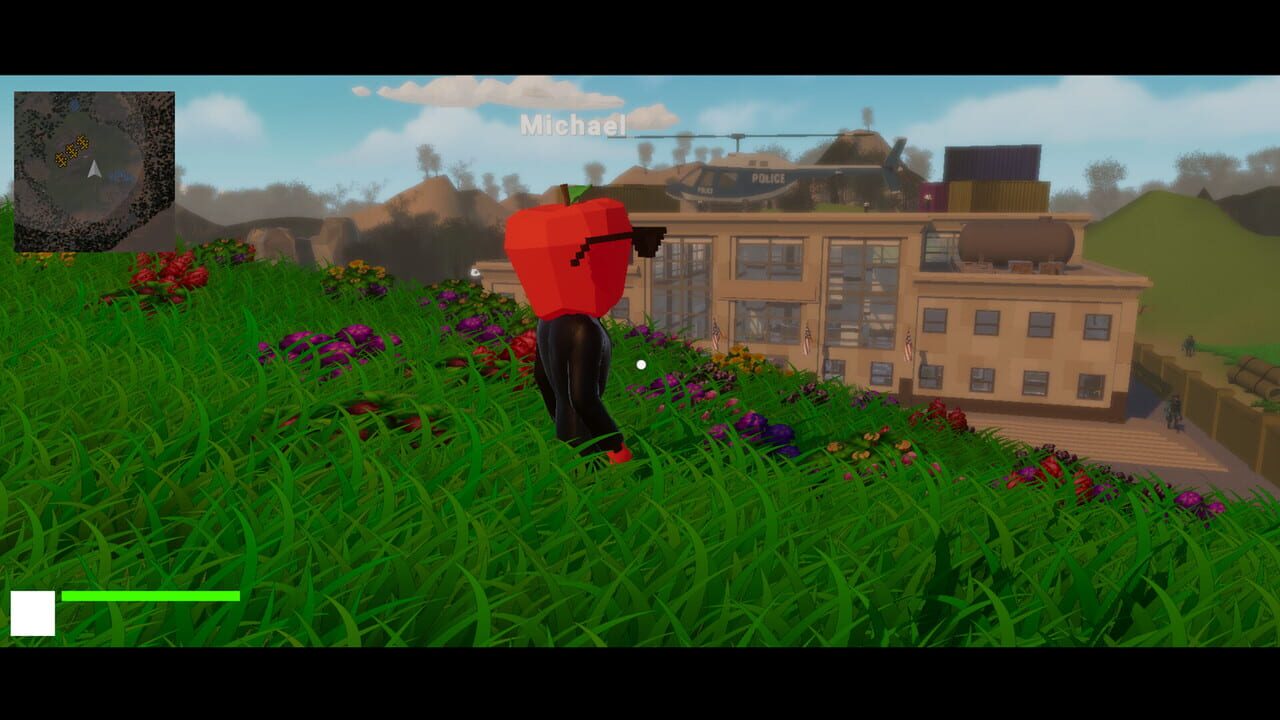Click the fuel tank on the rooftop
1280x720 pixels.
(1015, 240)
